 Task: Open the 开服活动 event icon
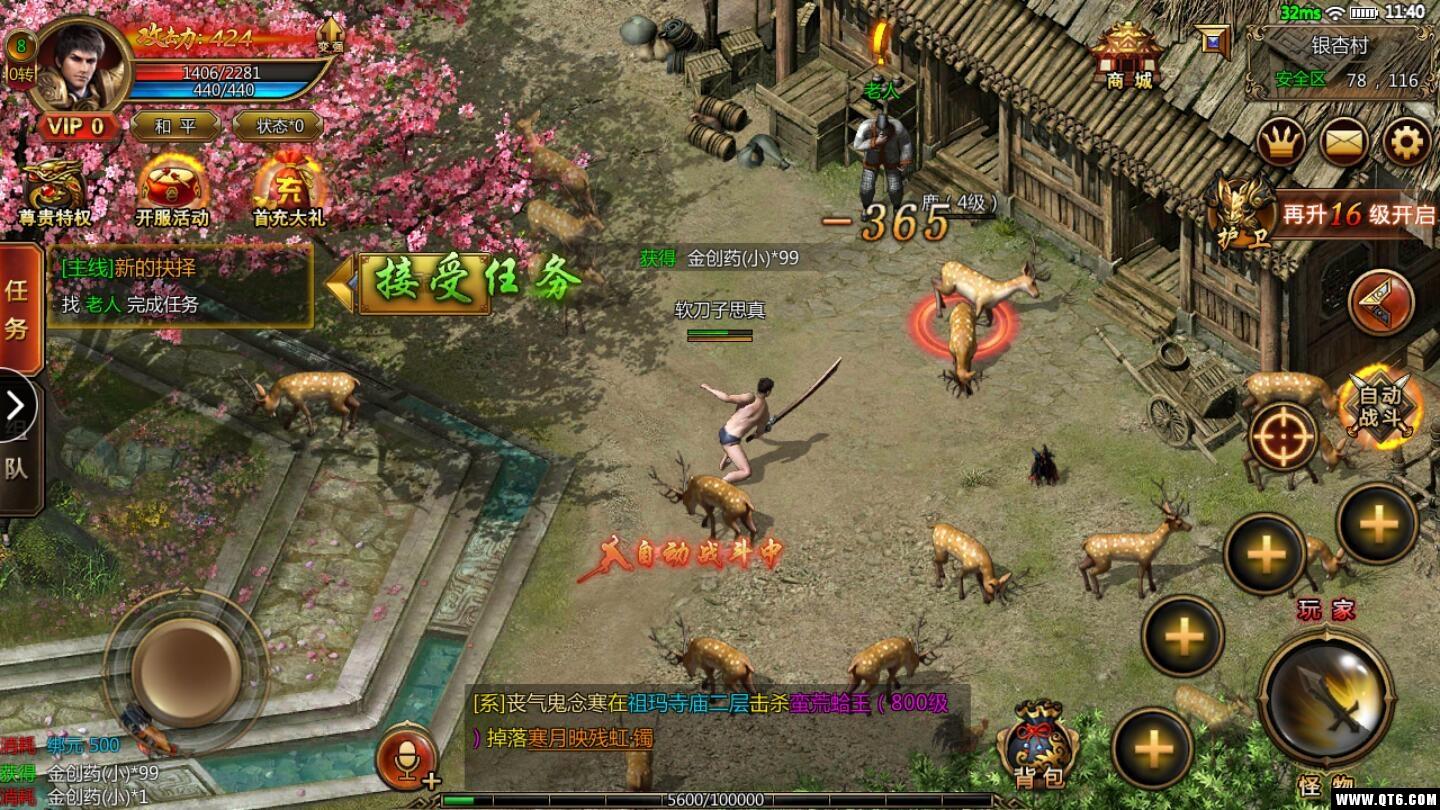point(172,192)
